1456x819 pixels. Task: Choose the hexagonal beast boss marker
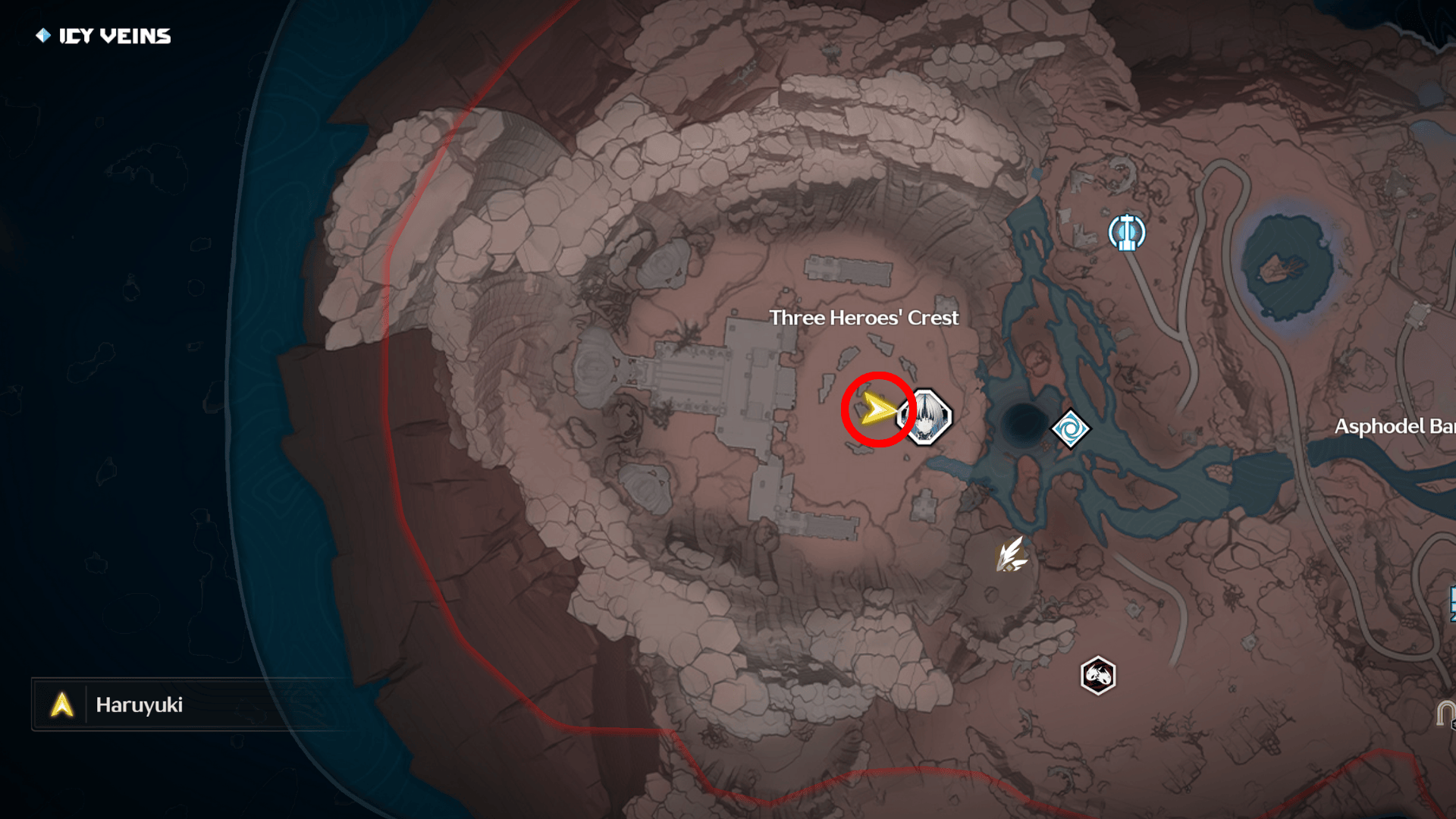coord(1097,675)
